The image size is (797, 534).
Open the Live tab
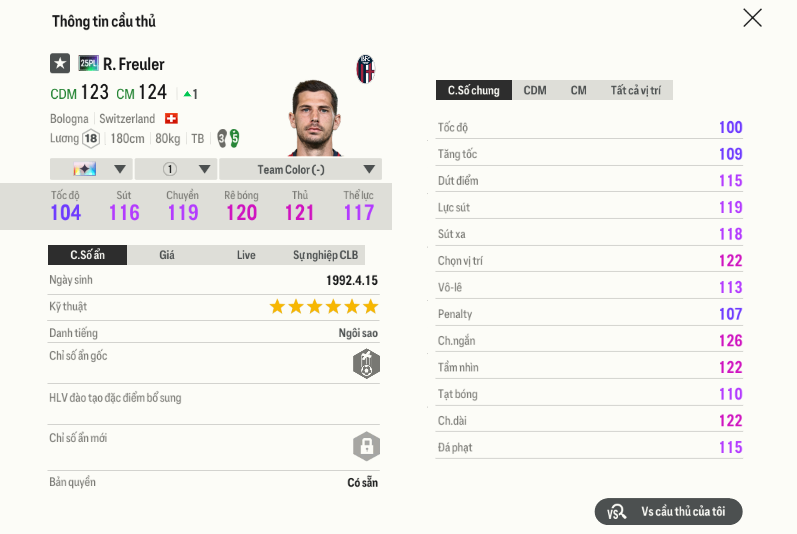pos(246,255)
